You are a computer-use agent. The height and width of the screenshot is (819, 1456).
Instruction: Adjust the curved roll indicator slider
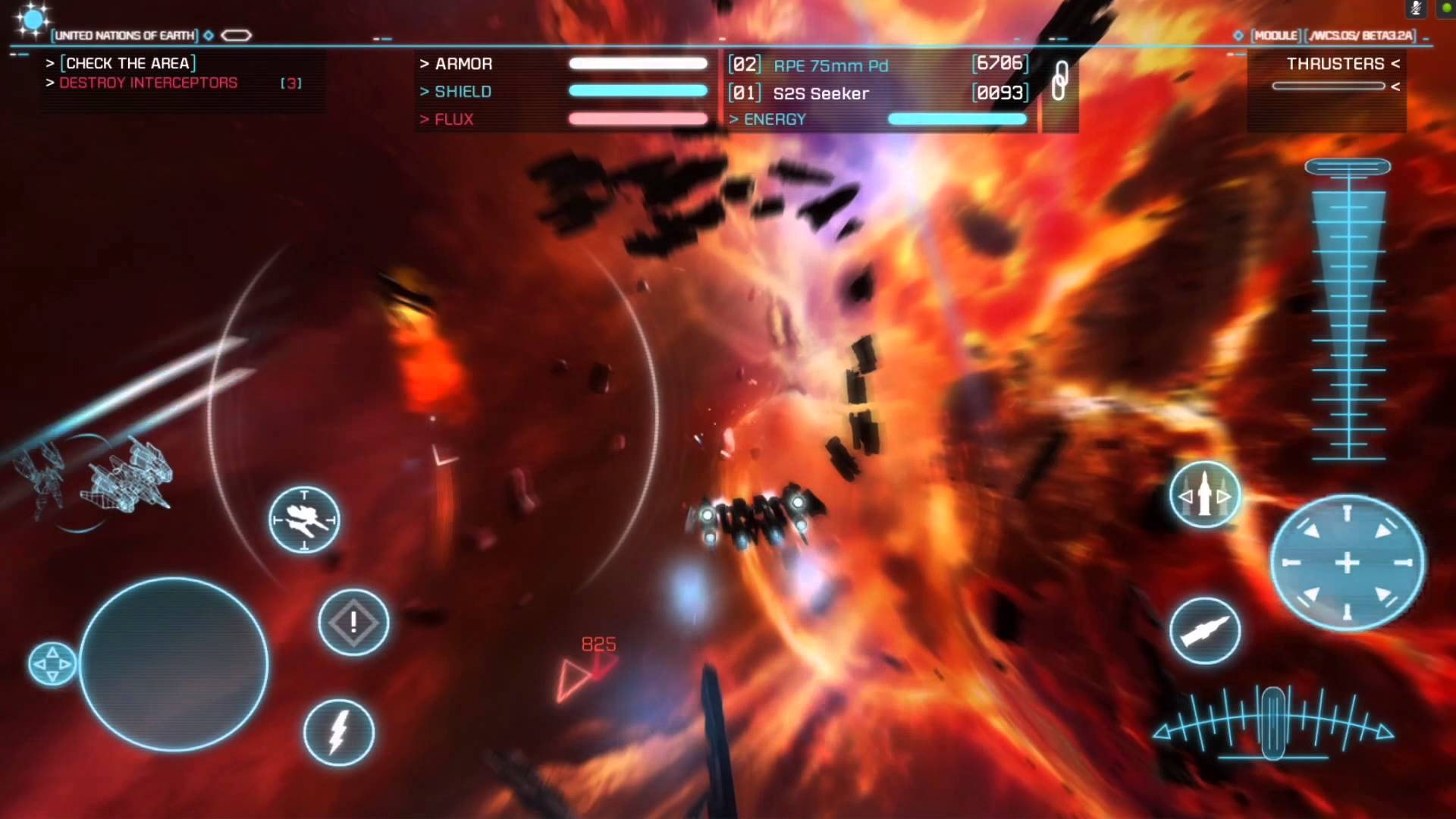click(1272, 723)
